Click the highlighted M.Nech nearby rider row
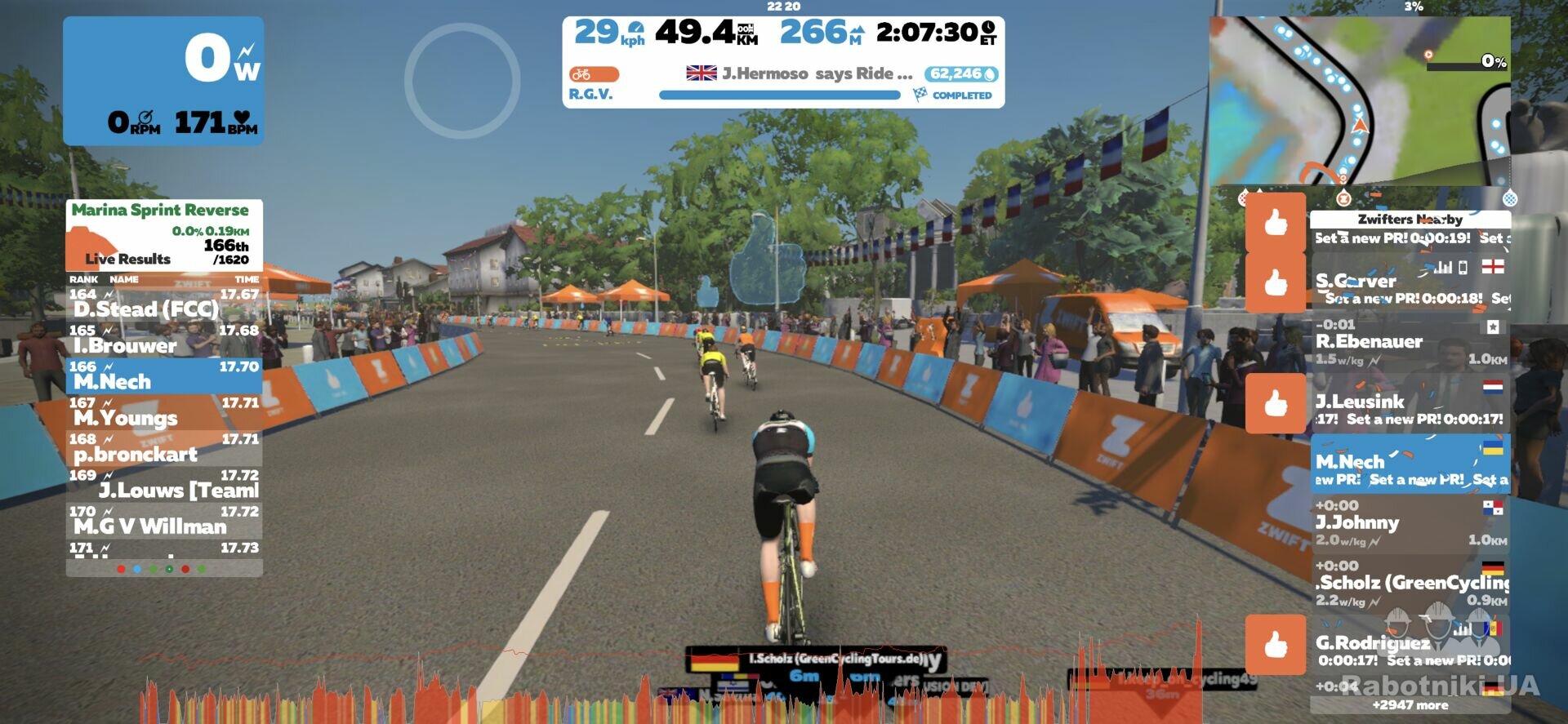The height and width of the screenshot is (724, 1568). [1410, 464]
